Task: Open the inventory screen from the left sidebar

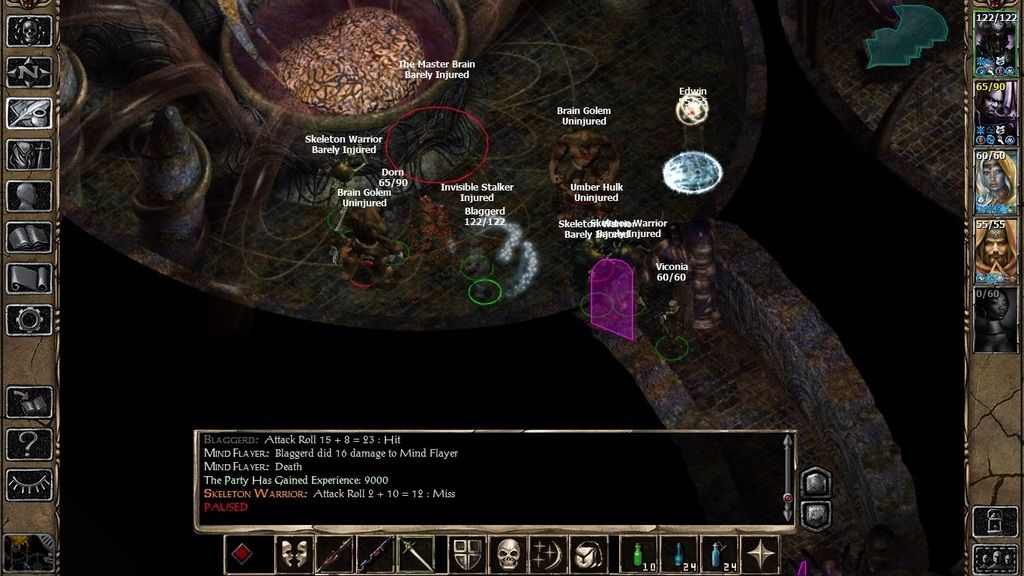Action: (29, 154)
